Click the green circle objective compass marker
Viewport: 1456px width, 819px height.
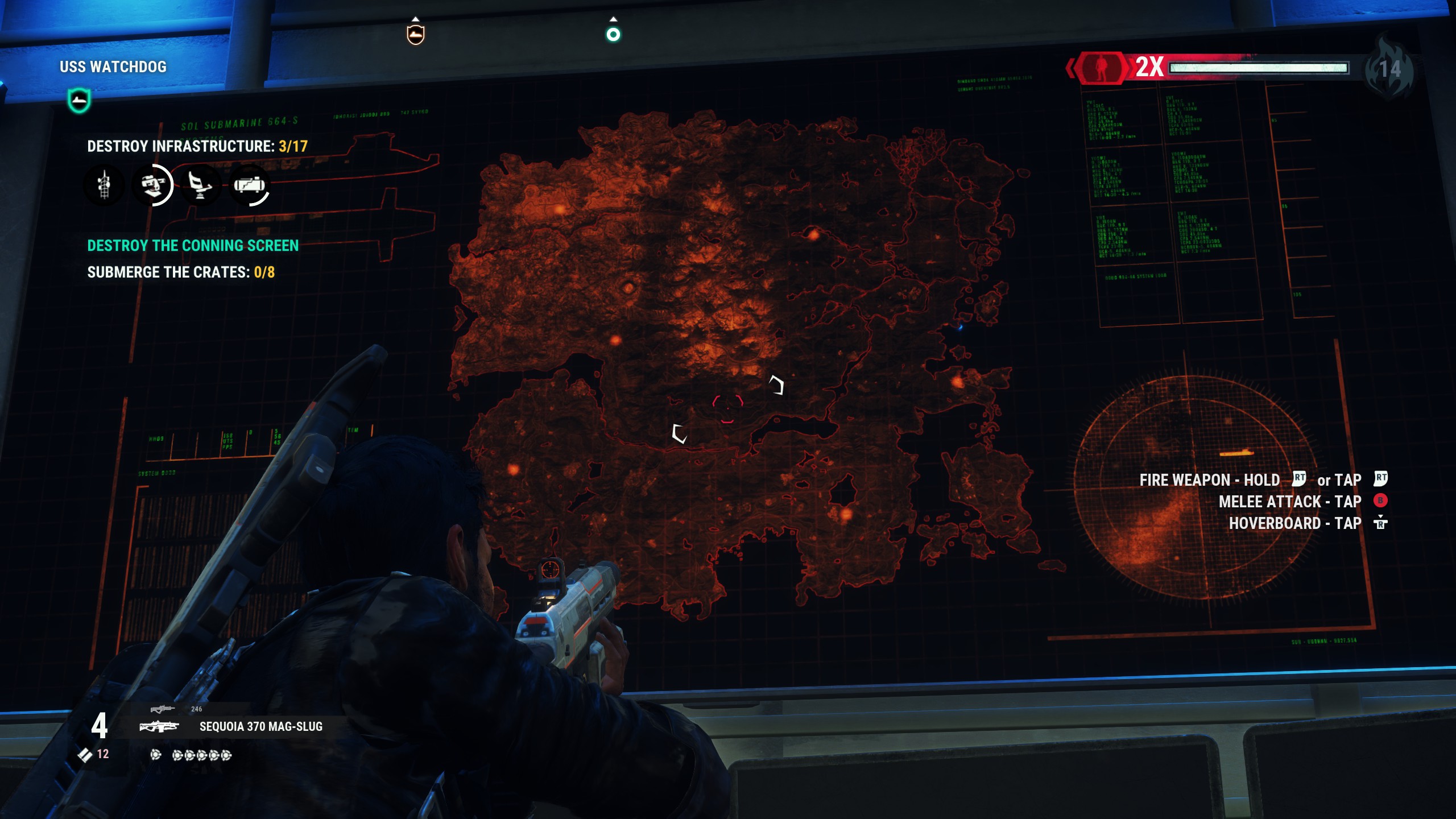tap(613, 35)
